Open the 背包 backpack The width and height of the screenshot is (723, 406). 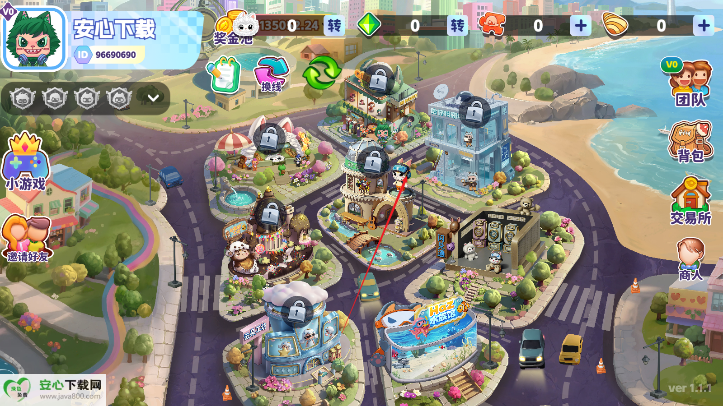(688, 143)
